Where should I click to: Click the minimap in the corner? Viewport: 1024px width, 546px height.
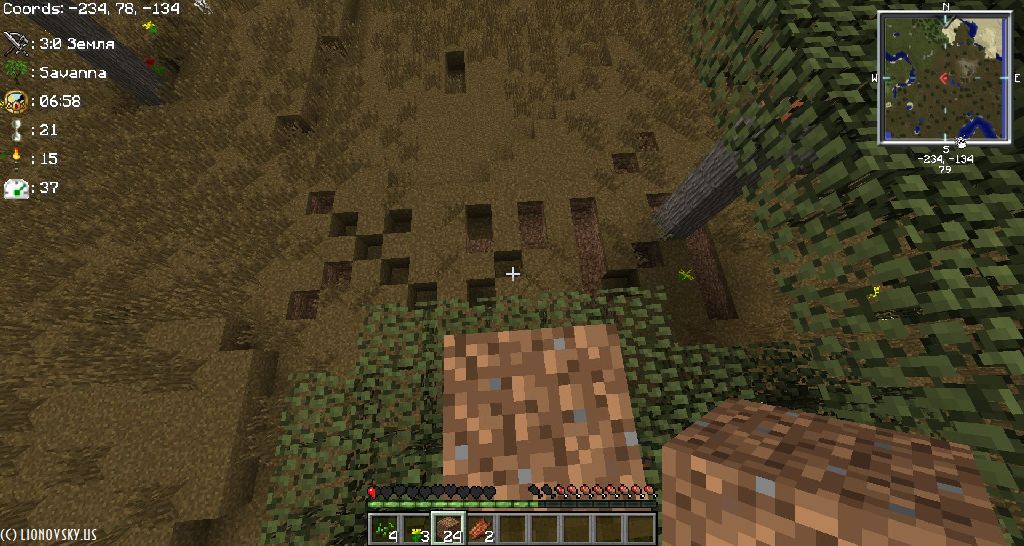point(944,78)
